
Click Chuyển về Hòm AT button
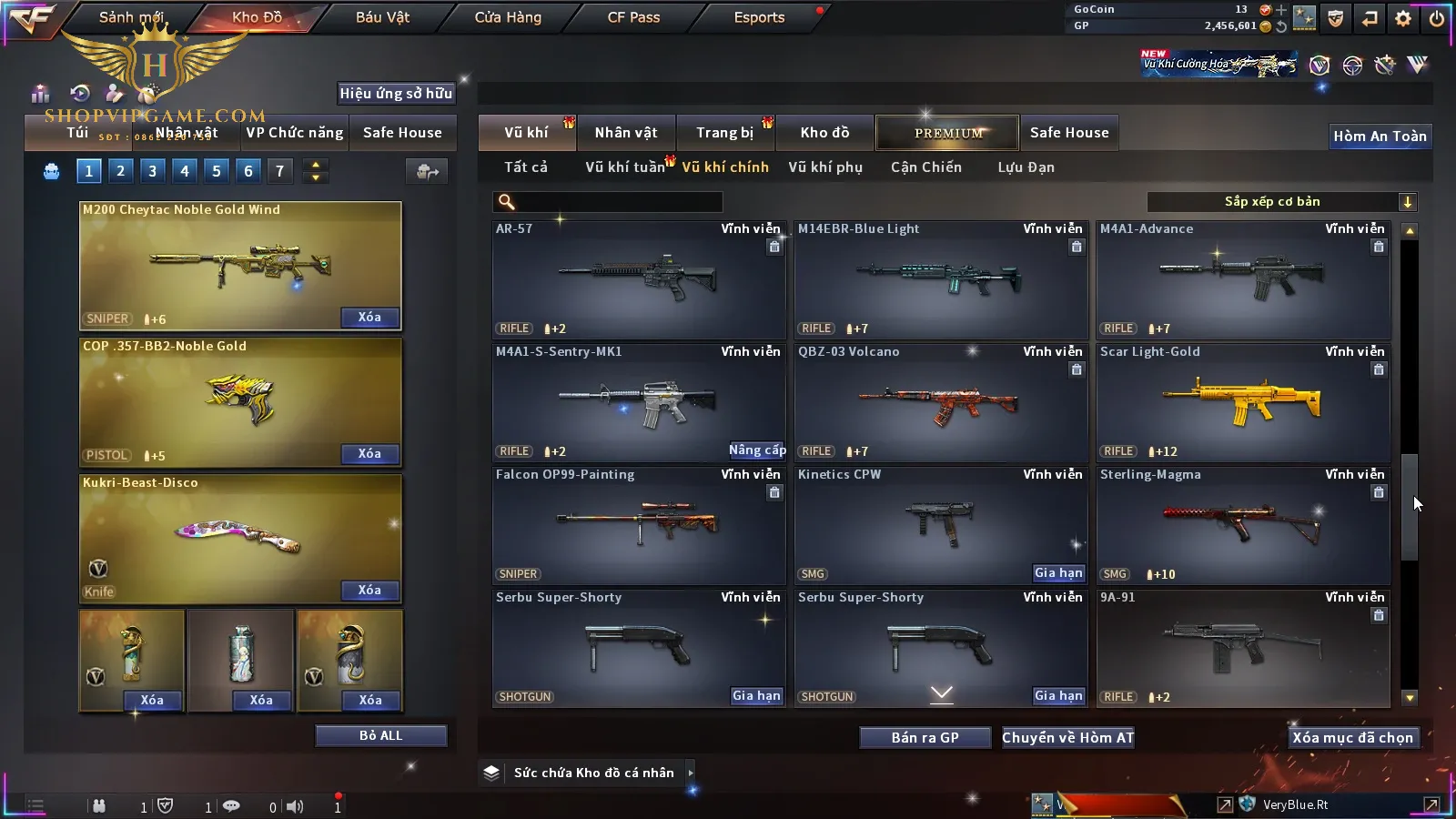tap(1067, 738)
